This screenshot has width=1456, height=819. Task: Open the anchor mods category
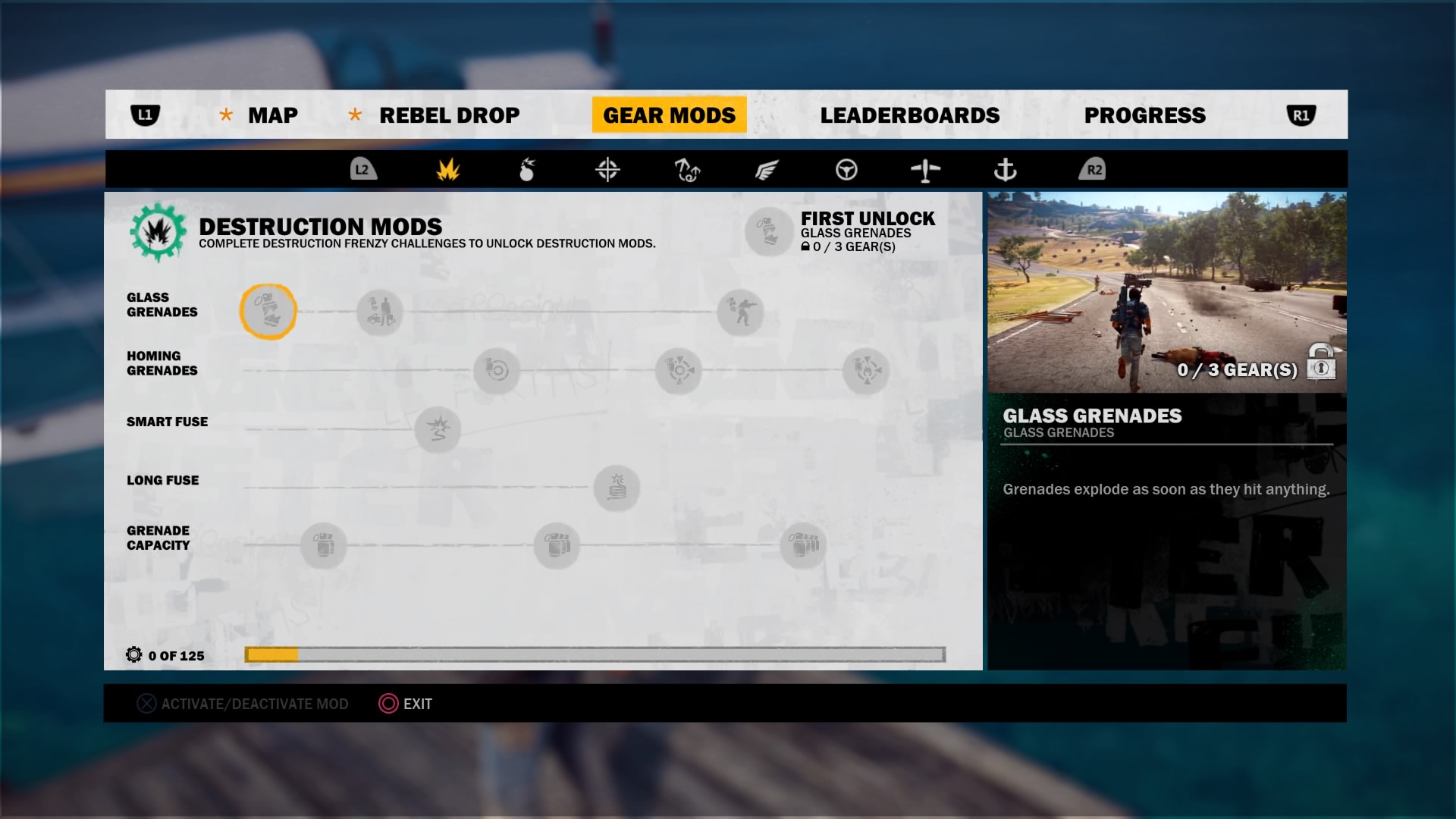[1005, 170]
